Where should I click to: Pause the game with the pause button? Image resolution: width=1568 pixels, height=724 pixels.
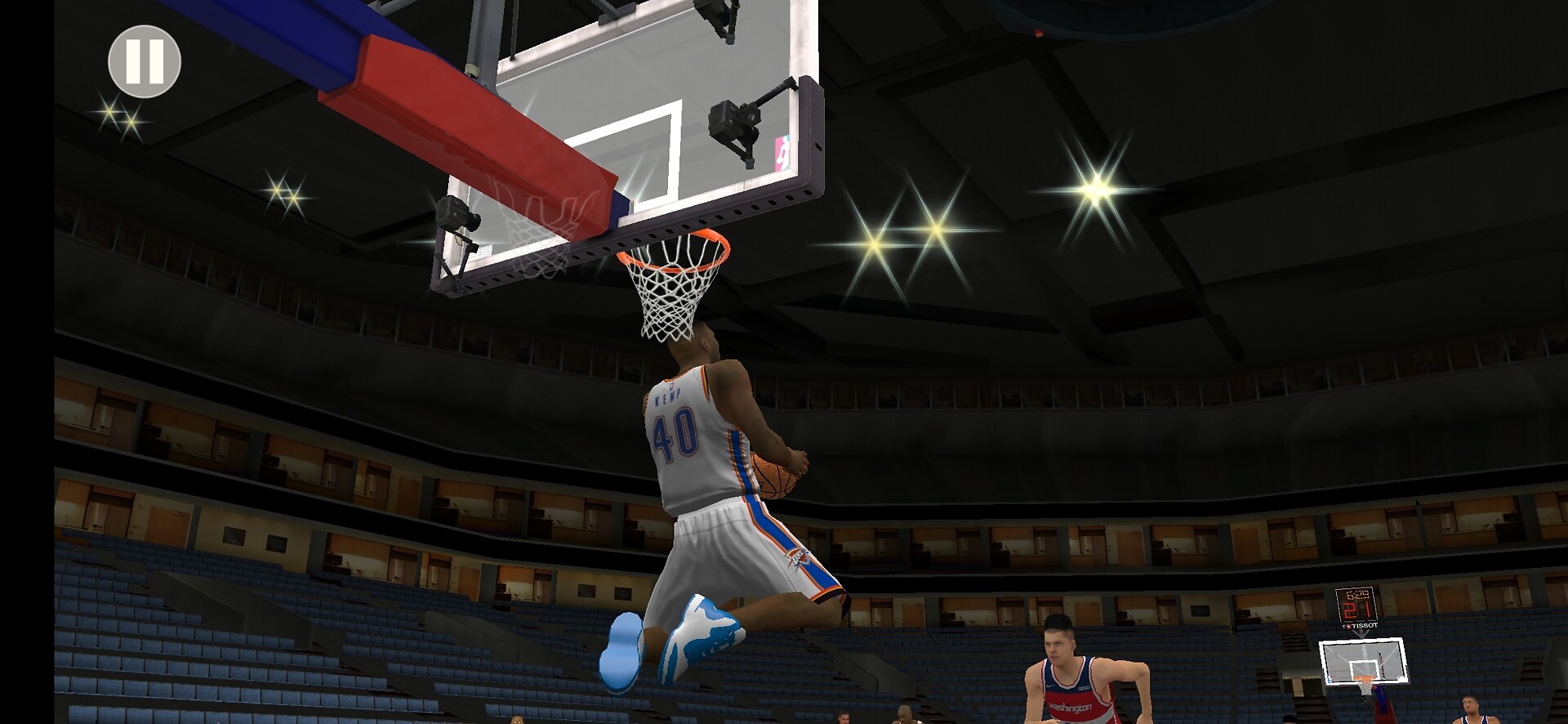click(145, 61)
